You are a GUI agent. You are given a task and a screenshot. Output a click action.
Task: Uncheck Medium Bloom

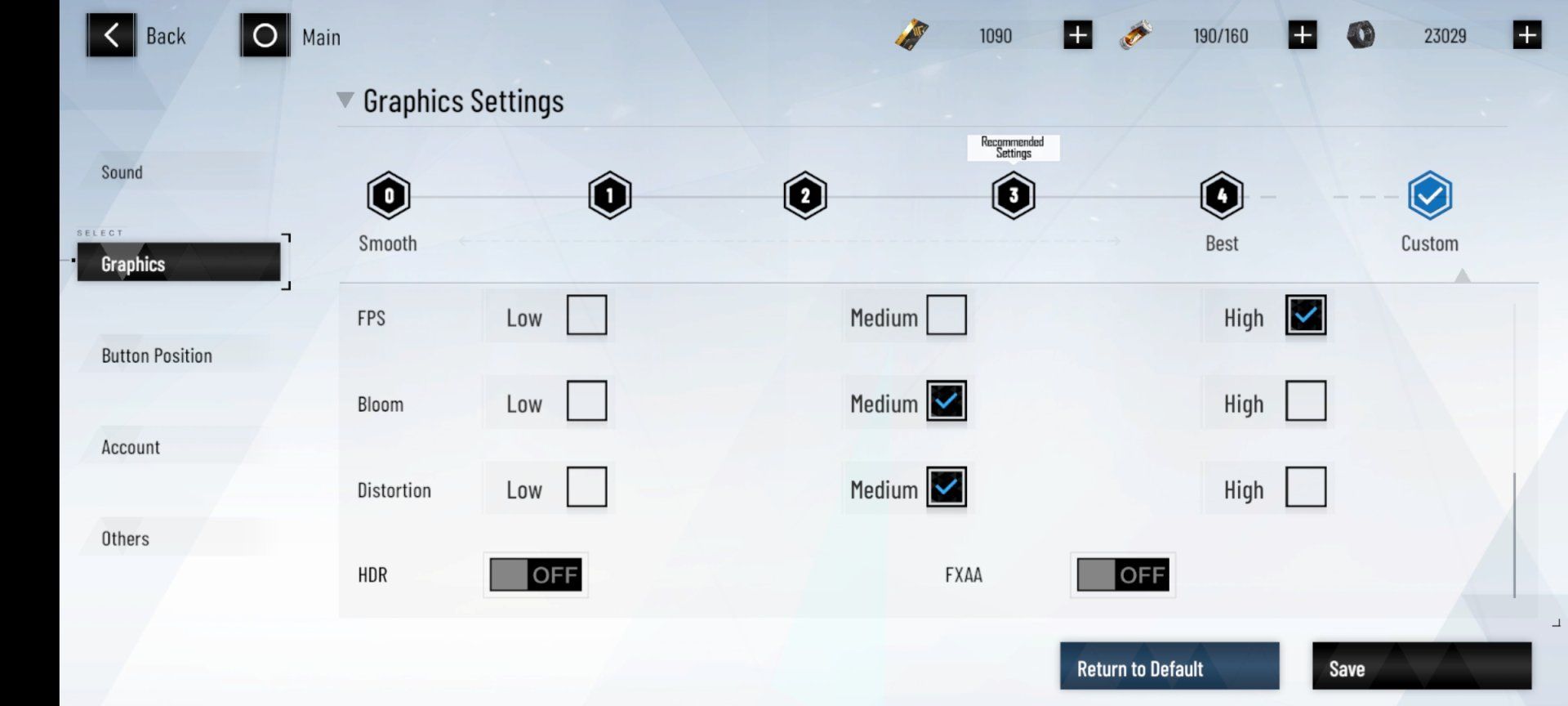coord(946,401)
